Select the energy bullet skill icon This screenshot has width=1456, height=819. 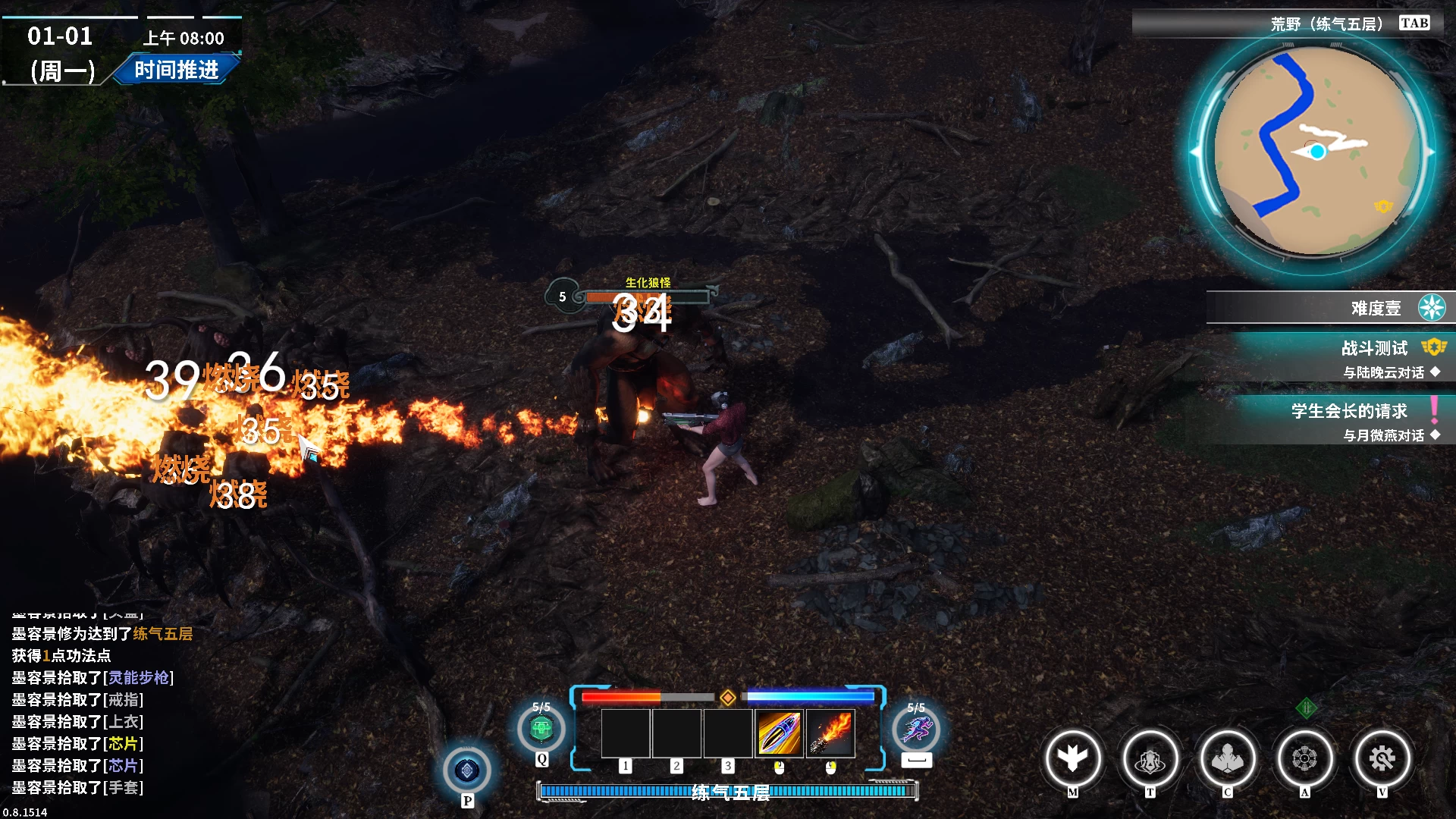point(780,733)
